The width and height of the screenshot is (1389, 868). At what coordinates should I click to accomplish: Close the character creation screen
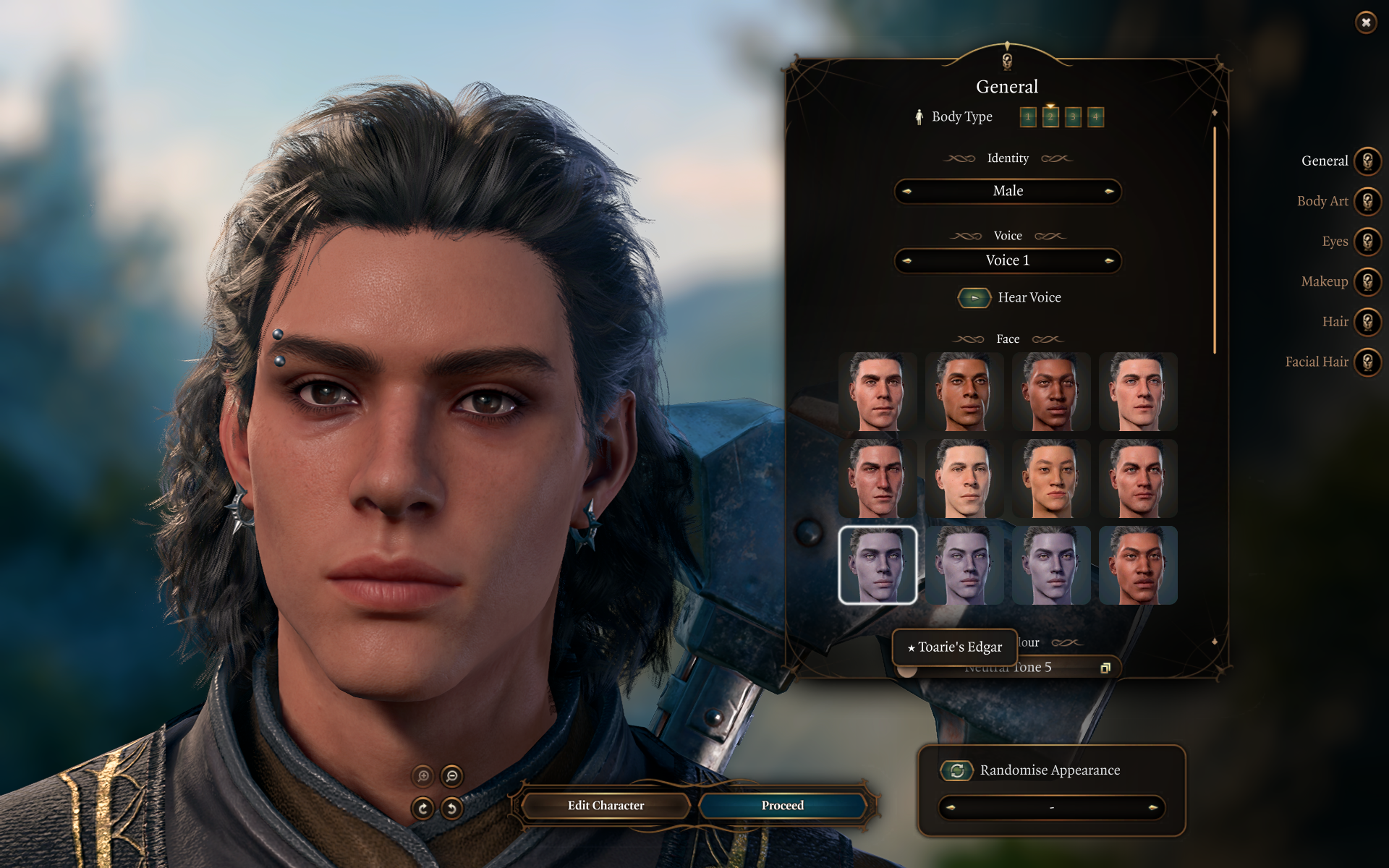(1365, 22)
